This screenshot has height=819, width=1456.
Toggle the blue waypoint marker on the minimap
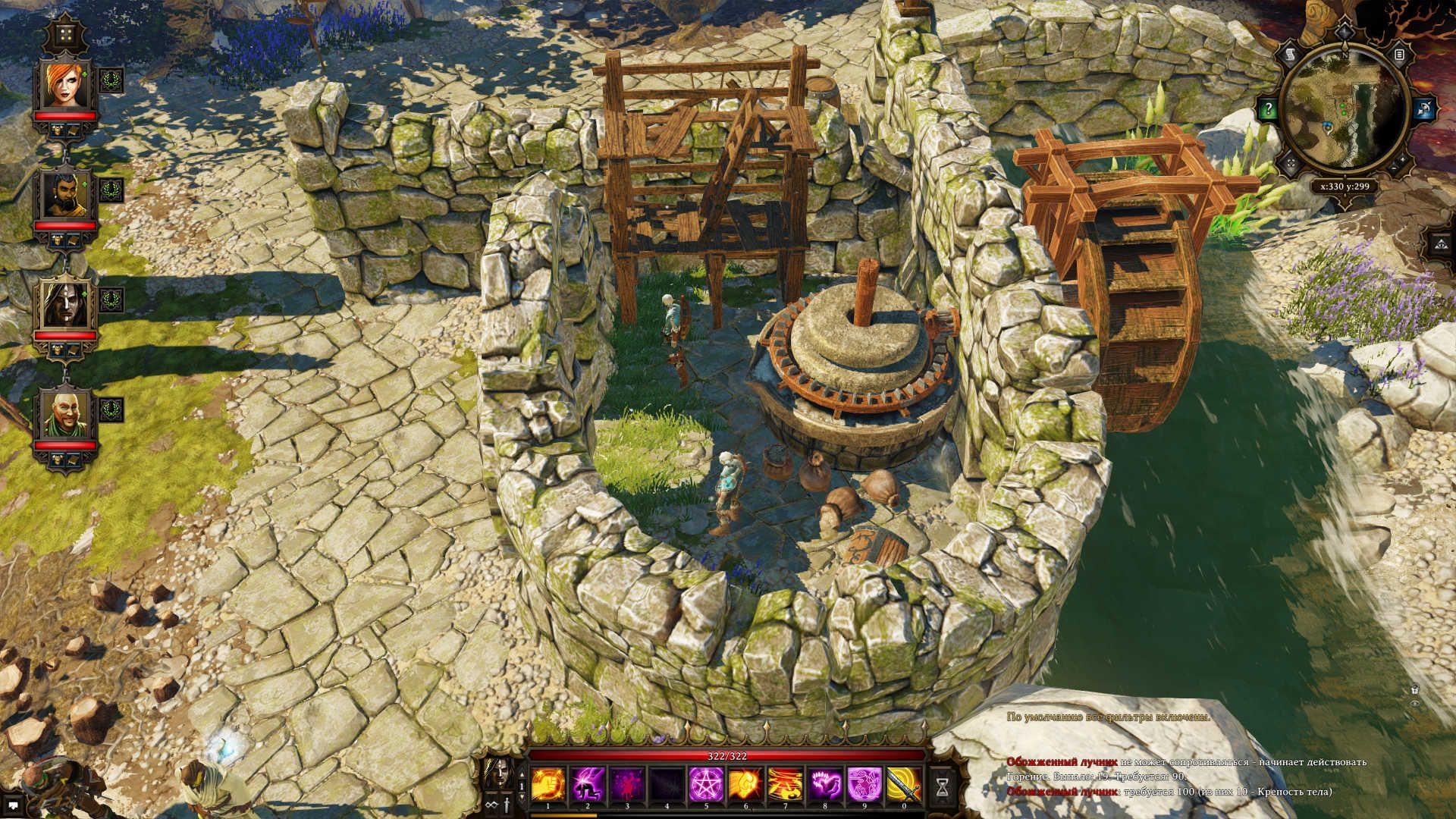click(x=1327, y=127)
